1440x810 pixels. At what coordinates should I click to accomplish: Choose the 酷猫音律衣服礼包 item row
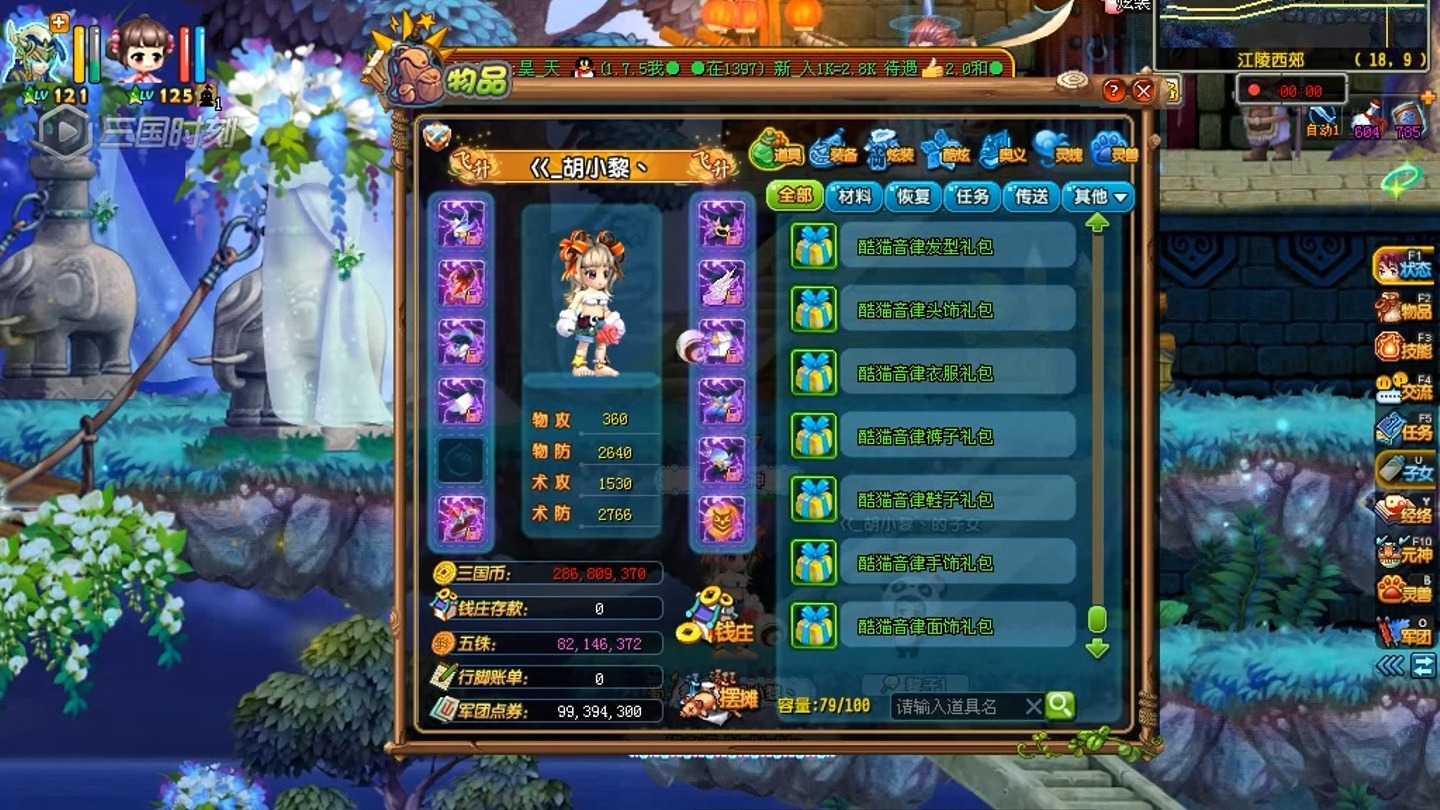[925, 373]
